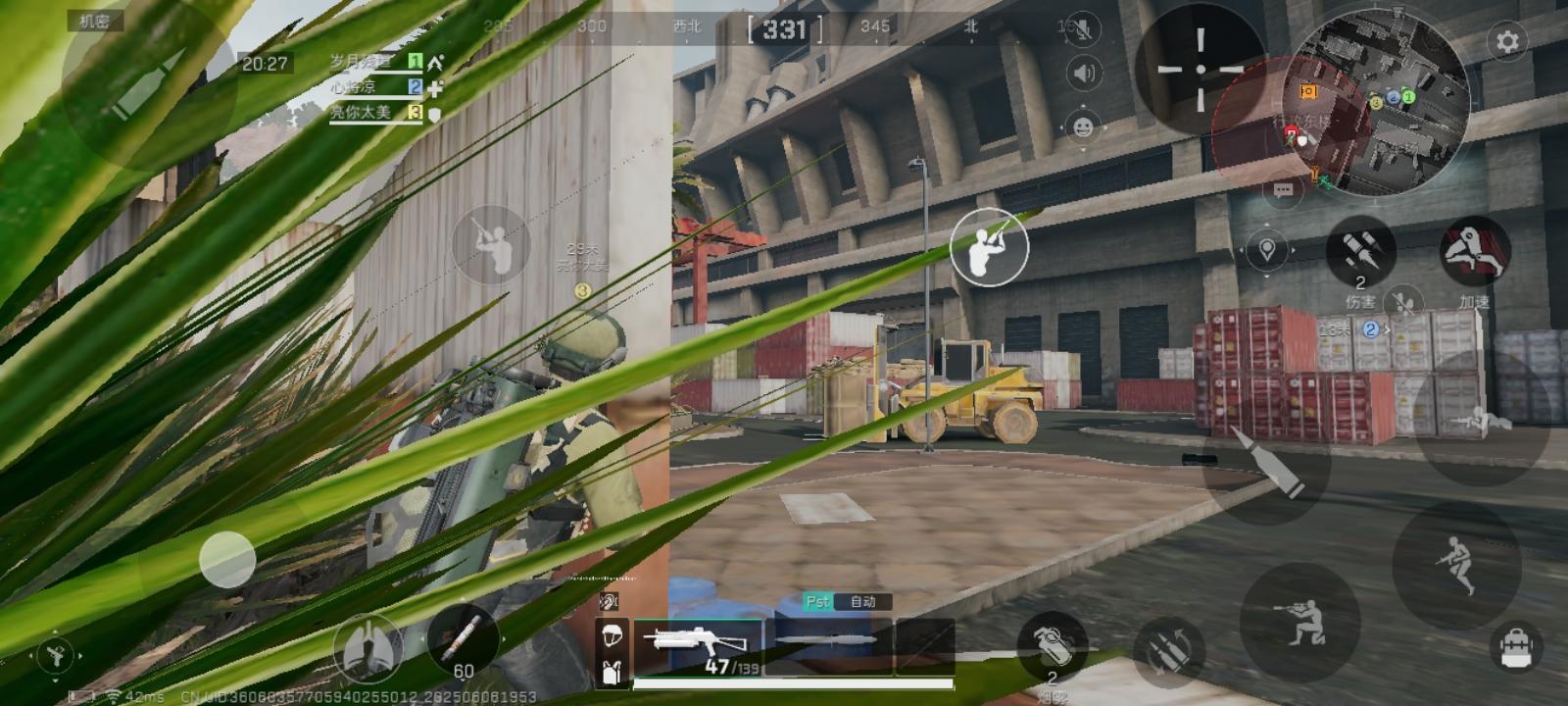Tap the map ping marker icon
This screenshot has height=706, width=1568.
click(1267, 250)
